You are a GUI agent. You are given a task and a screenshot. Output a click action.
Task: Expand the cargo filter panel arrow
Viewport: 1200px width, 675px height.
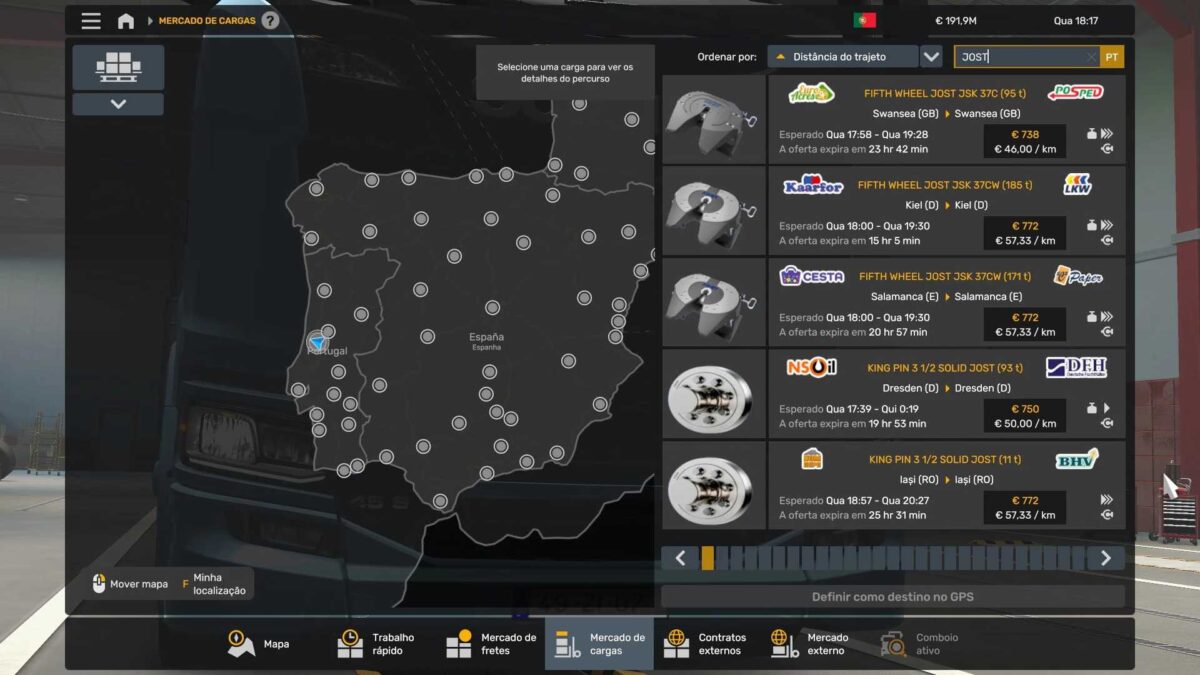(x=118, y=104)
